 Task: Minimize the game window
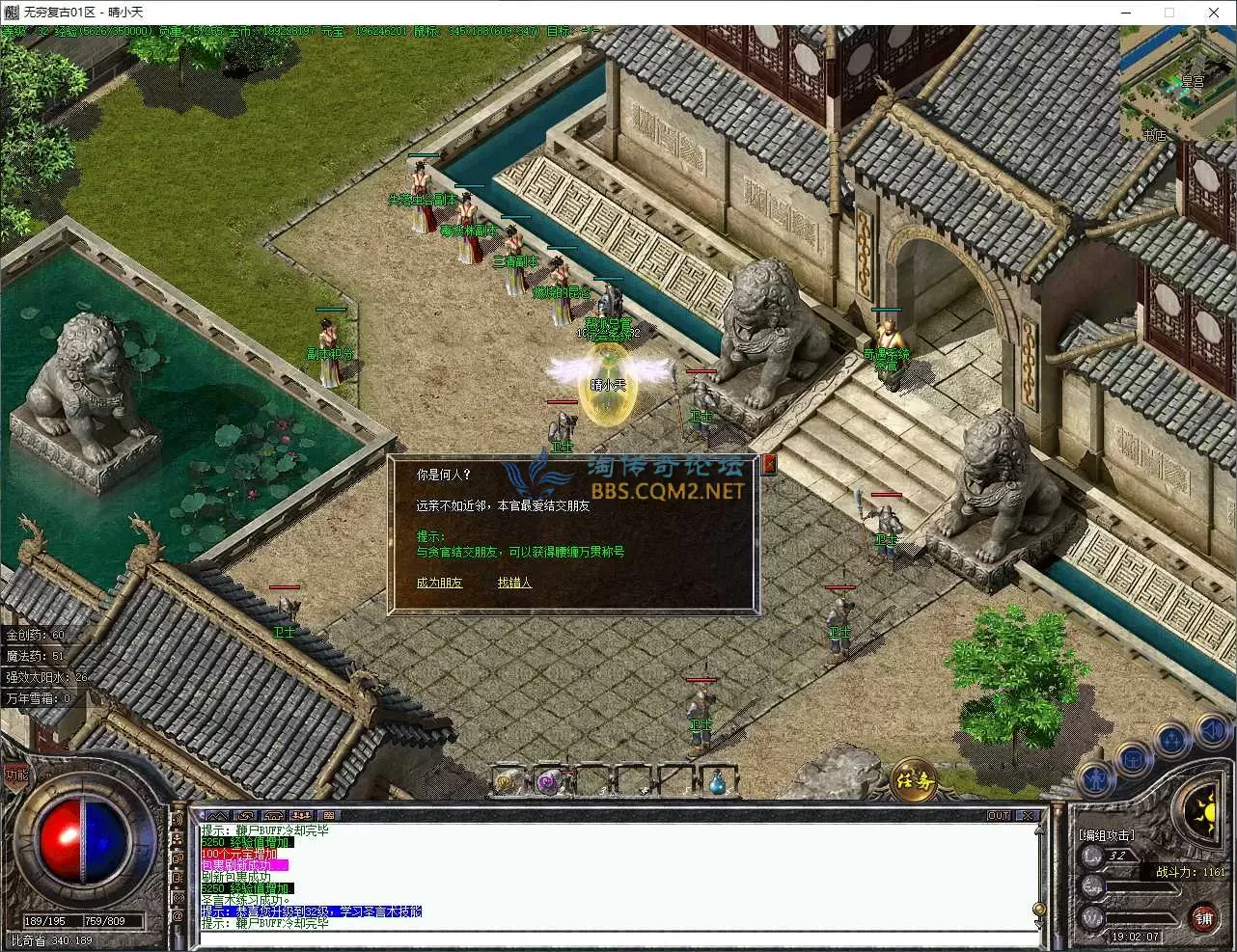point(1126,13)
